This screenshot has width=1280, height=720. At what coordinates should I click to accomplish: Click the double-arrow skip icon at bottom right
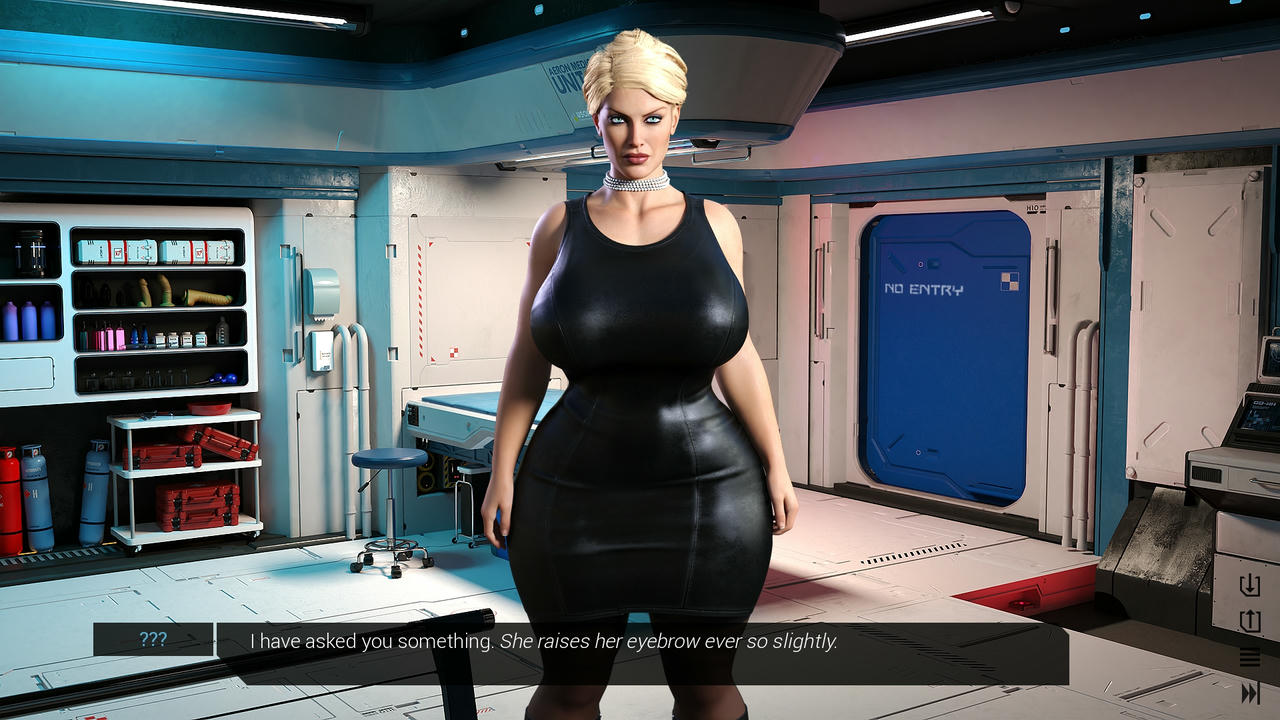(1249, 690)
